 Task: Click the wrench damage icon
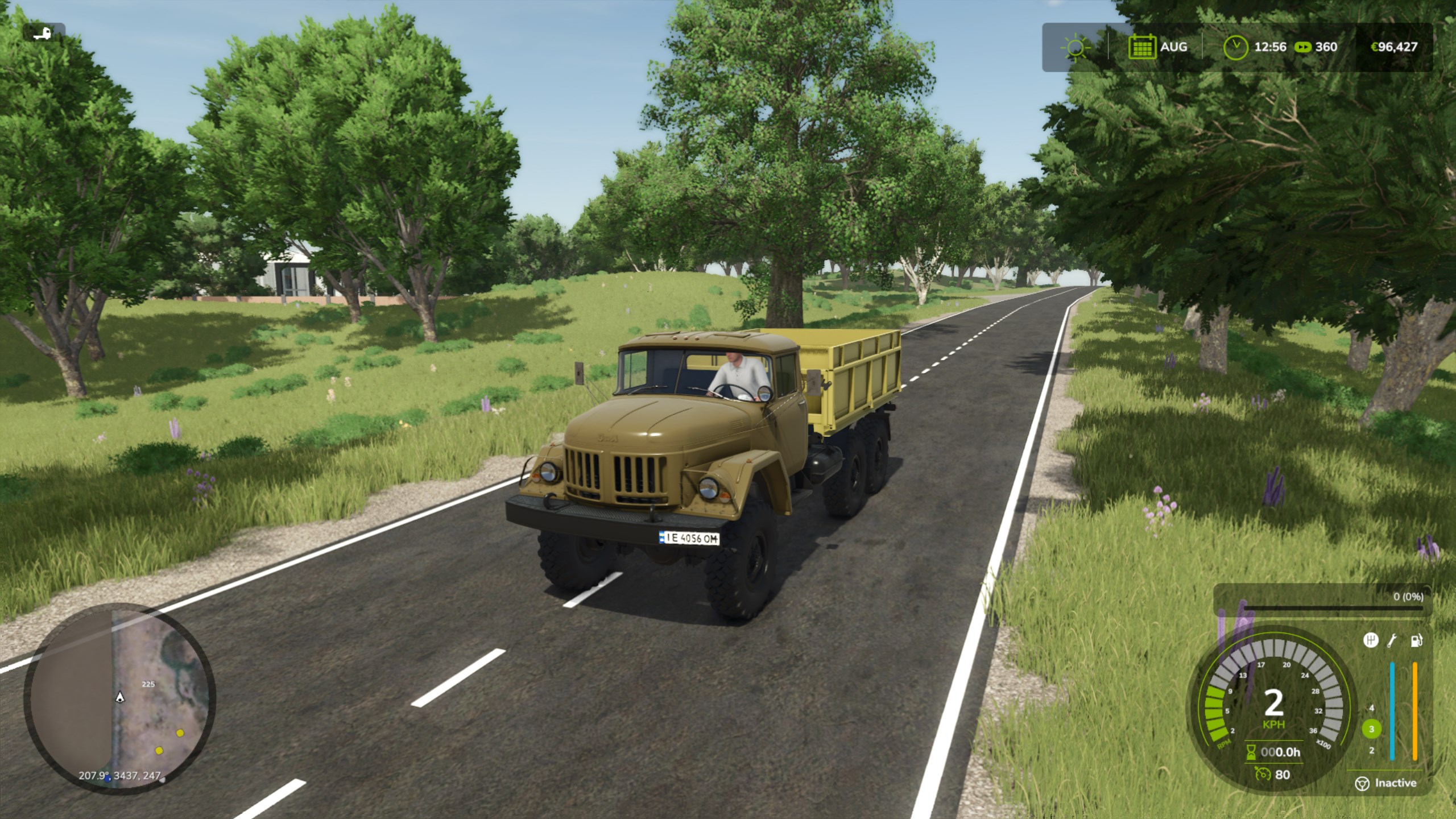[1392, 640]
